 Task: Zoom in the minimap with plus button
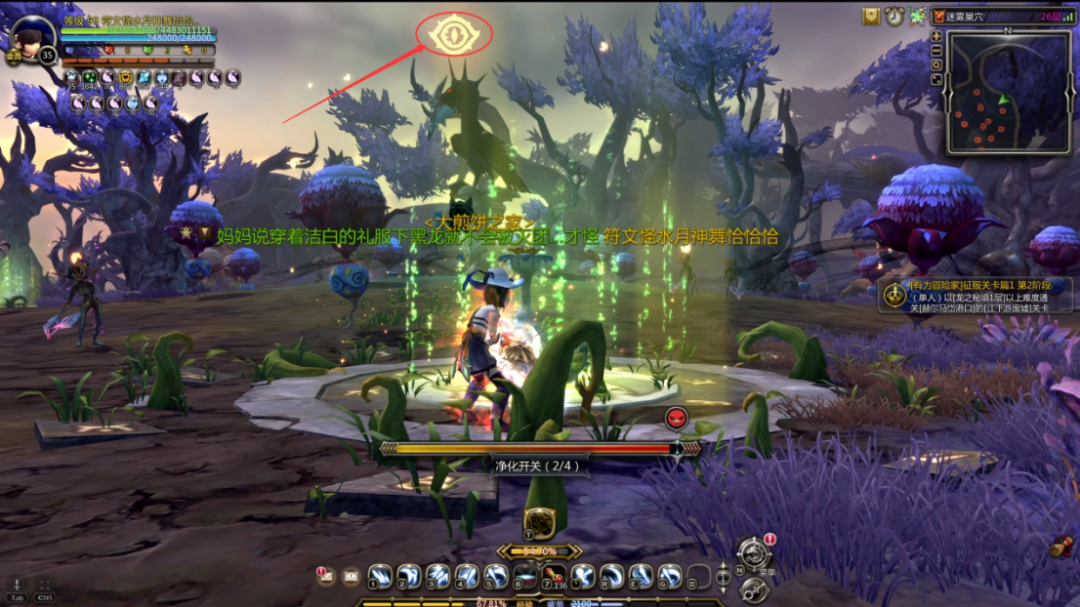click(x=936, y=36)
